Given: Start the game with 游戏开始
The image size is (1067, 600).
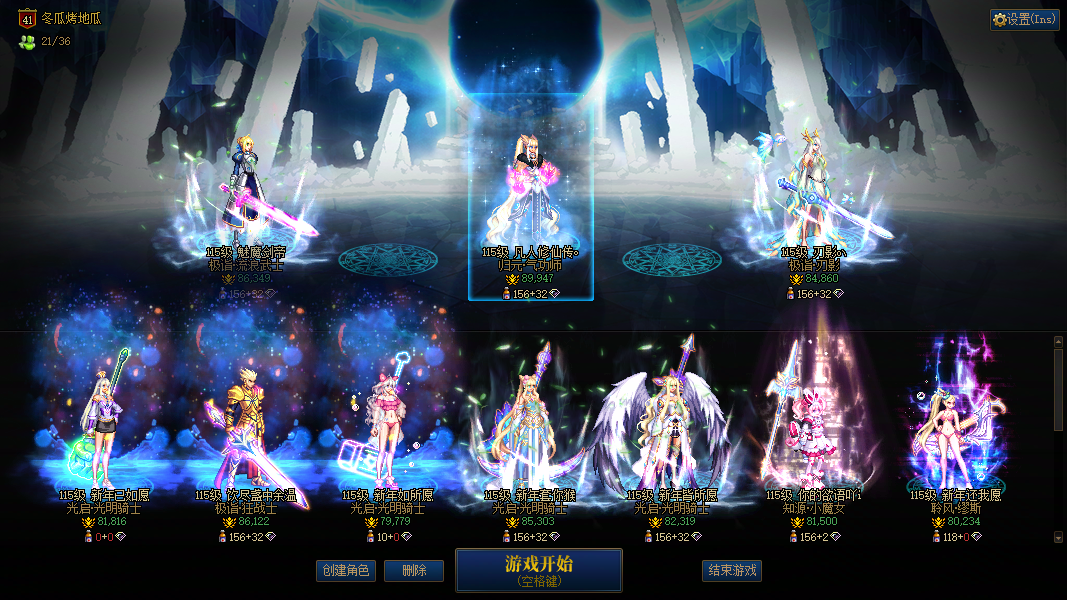Looking at the screenshot, I should [x=538, y=570].
